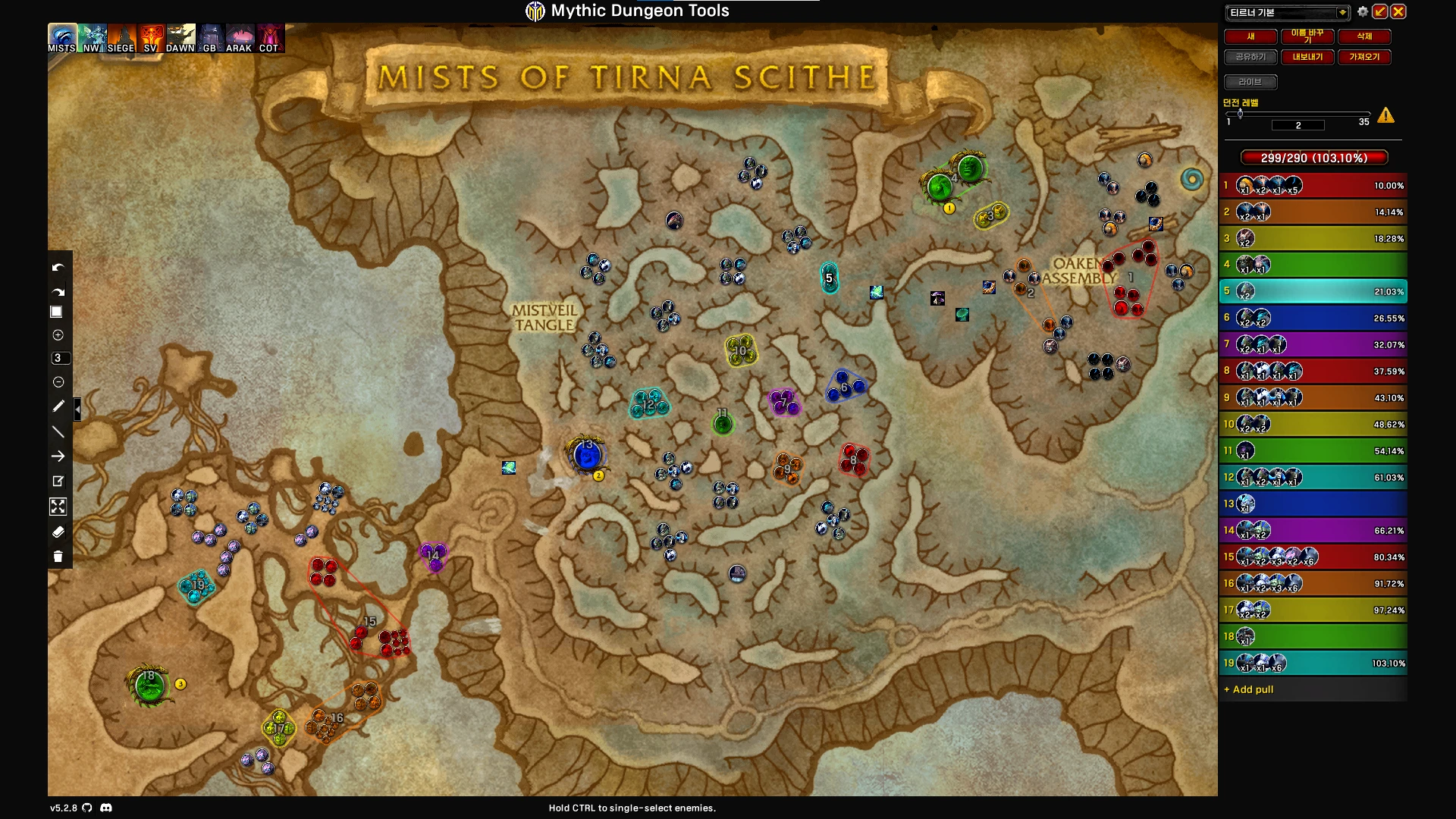The width and height of the screenshot is (1456, 819).
Task: Select the eraser tool
Action: (x=58, y=532)
